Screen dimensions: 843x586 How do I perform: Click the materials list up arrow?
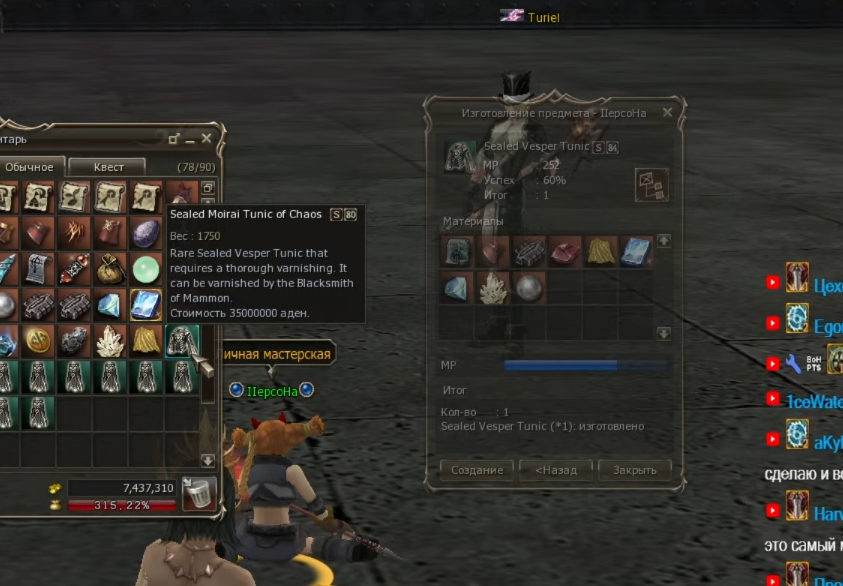pyautogui.click(x=663, y=241)
